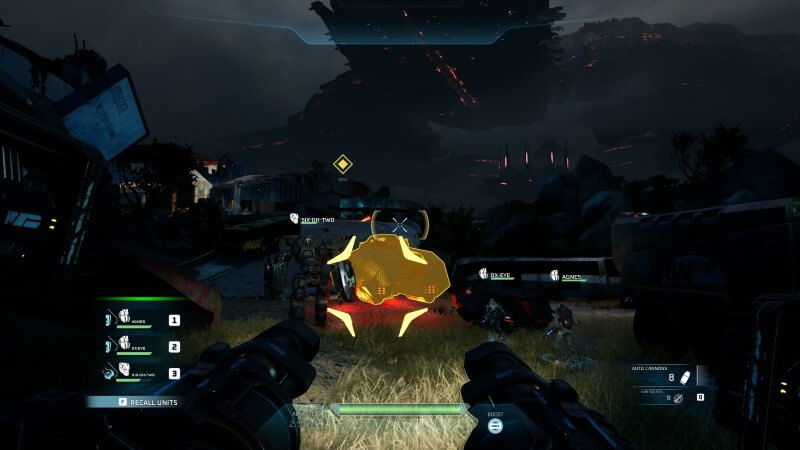The width and height of the screenshot is (800, 450).
Task: Click the round Boost ability icon
Action: (494, 424)
